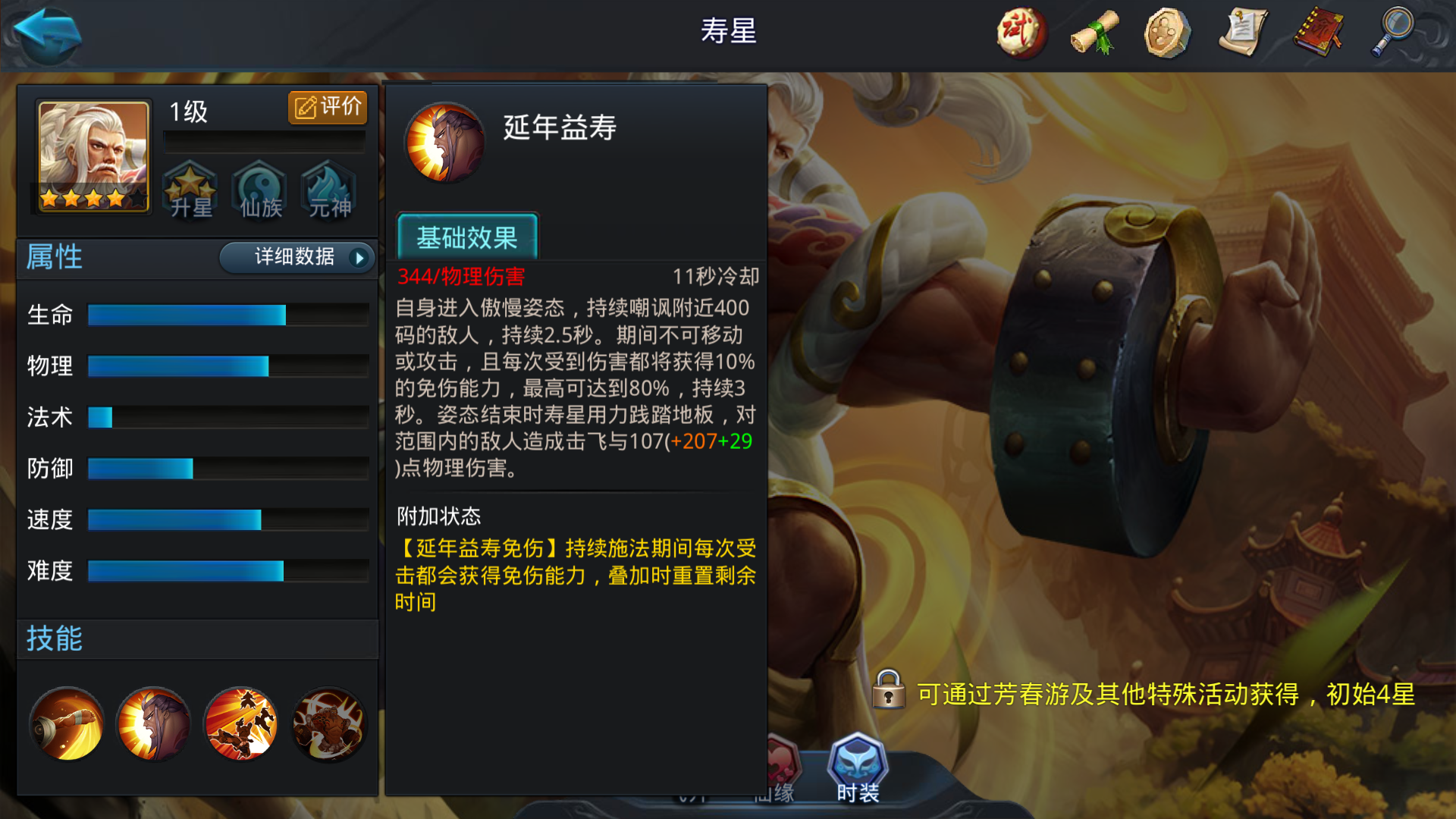Screen dimensions: 1456x819
Task: Click the scroll-with-pin quest icon
Action: (1242, 33)
